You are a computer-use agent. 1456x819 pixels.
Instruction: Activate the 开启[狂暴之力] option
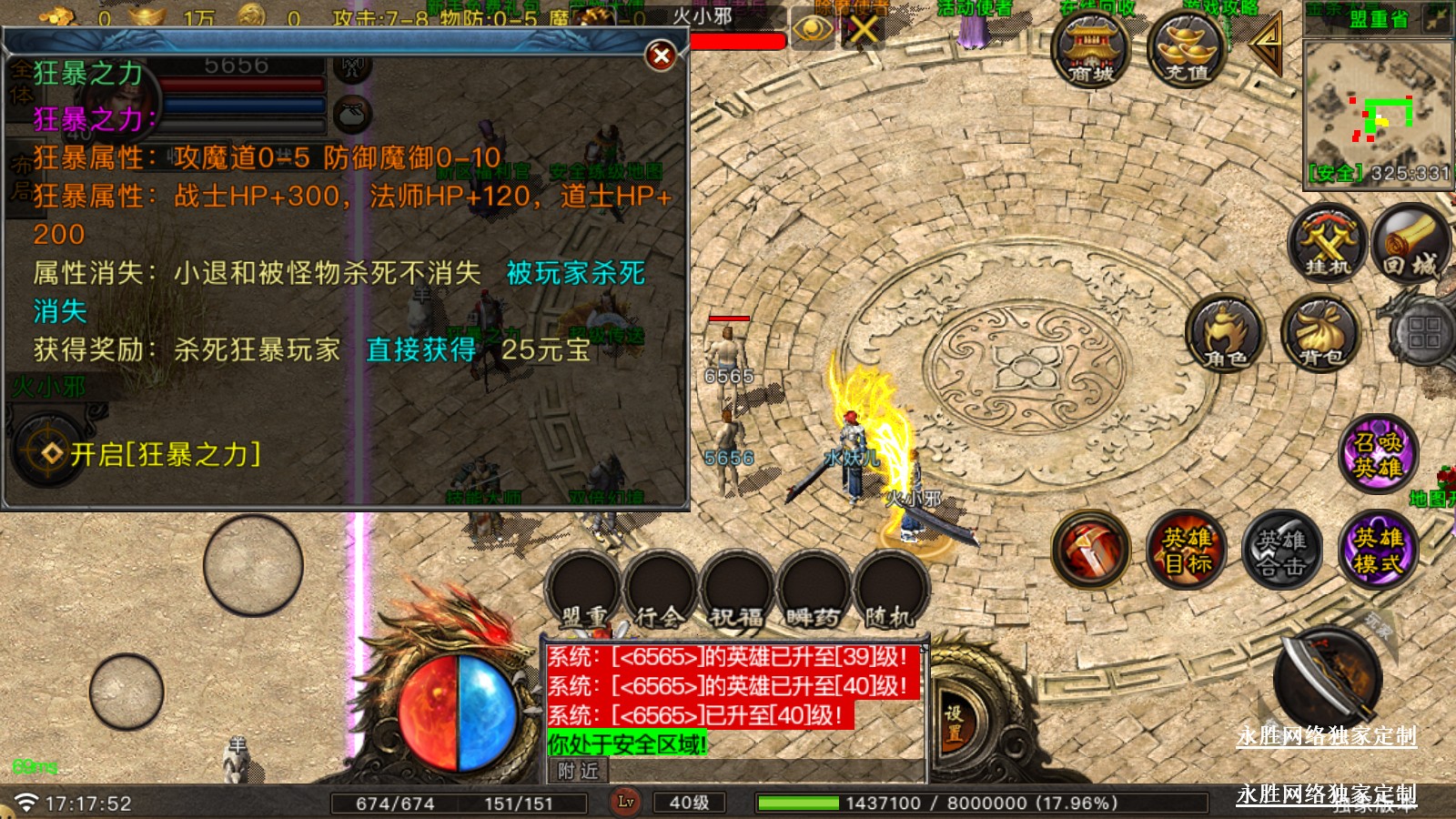point(165,454)
